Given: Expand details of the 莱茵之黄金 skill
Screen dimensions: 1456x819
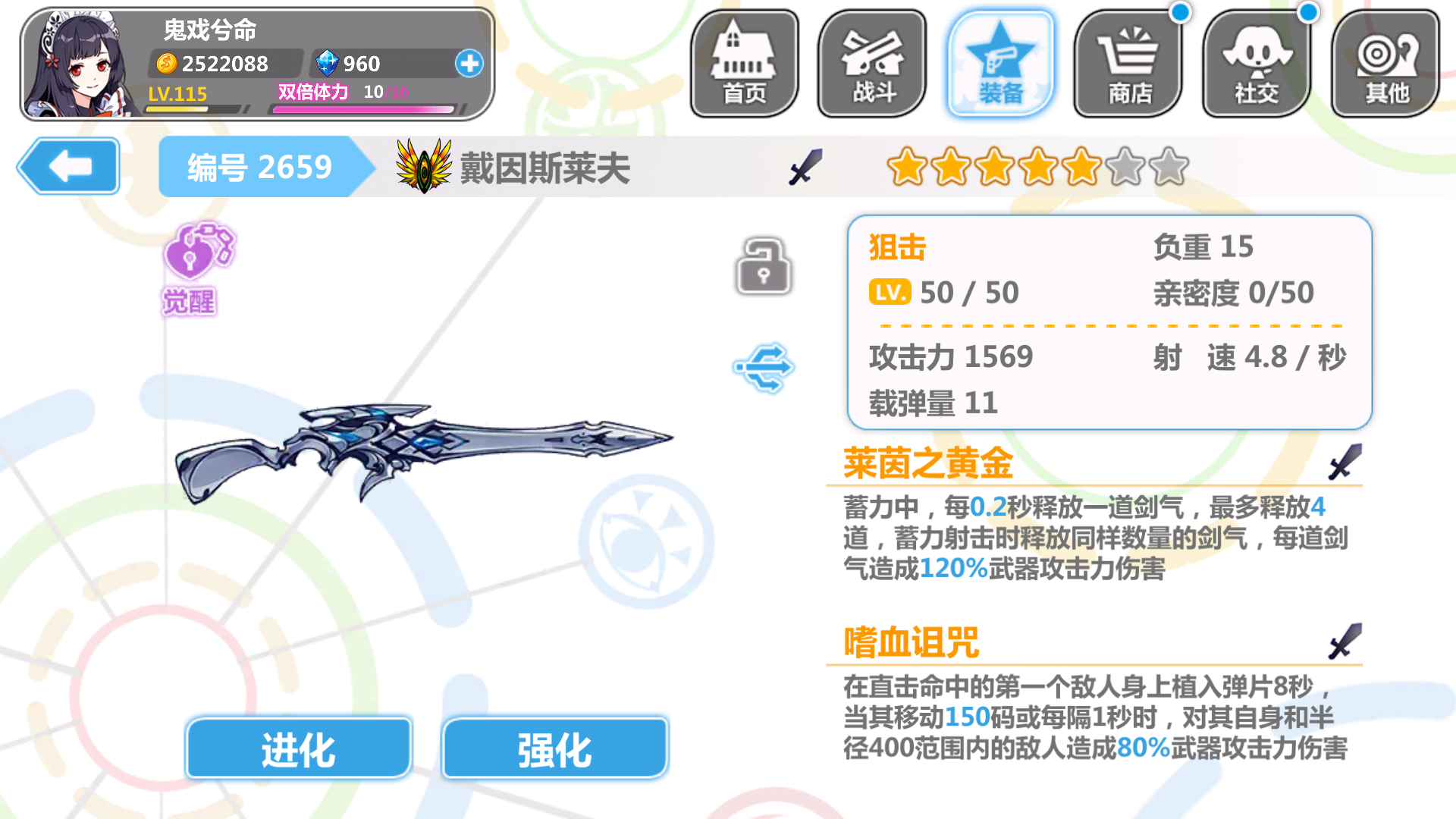Looking at the screenshot, I should [927, 466].
